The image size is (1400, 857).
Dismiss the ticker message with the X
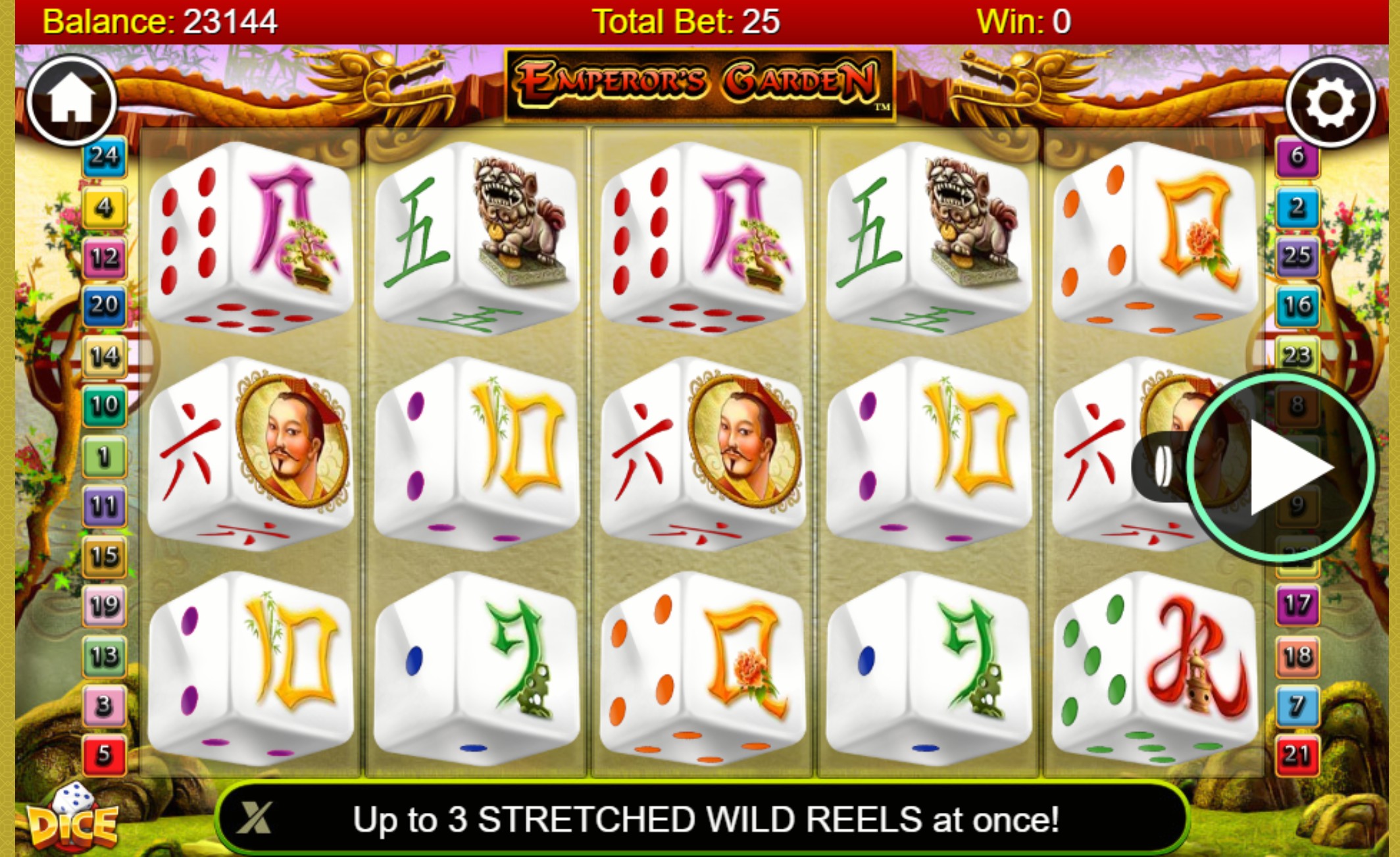[x=255, y=818]
